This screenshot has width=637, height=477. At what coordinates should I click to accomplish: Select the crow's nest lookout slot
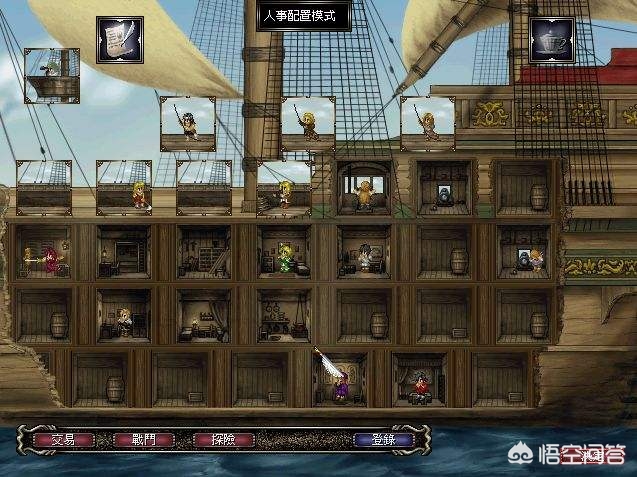52,74
